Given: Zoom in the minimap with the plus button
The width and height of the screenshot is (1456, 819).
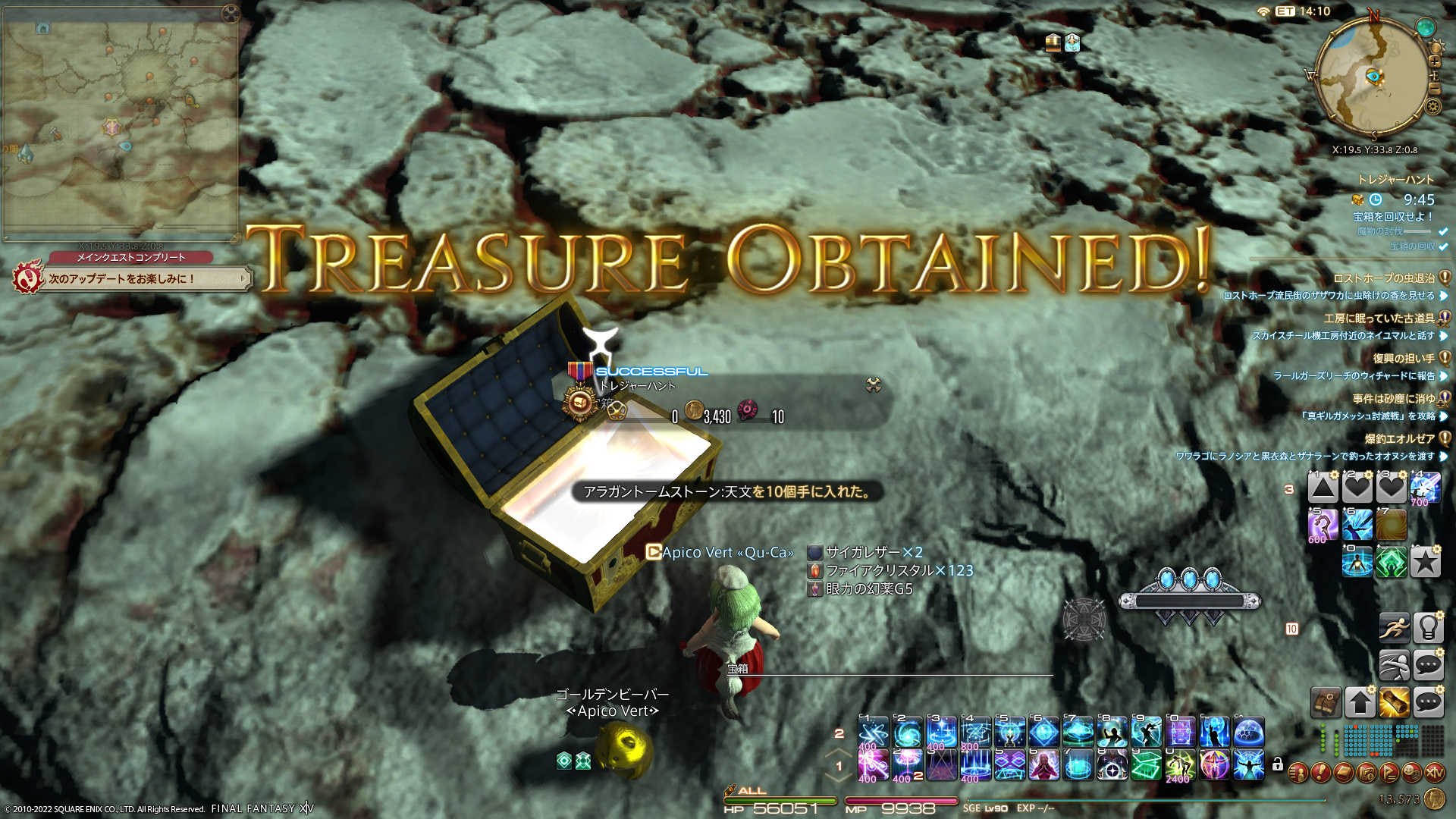Looking at the screenshot, I should (x=1435, y=62).
